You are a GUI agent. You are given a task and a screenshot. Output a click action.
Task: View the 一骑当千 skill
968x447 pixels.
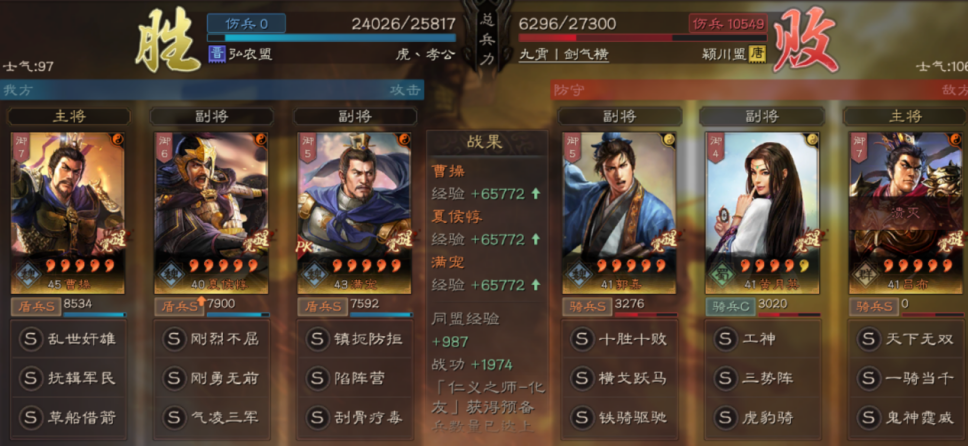coord(906,378)
